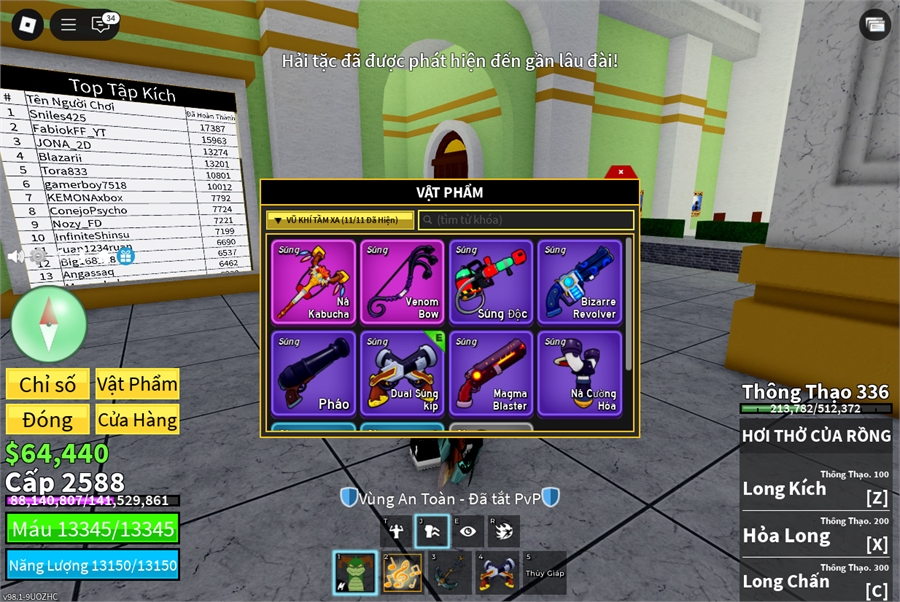Click the inventory keyword search field
The width and height of the screenshot is (900, 602).
point(526,220)
